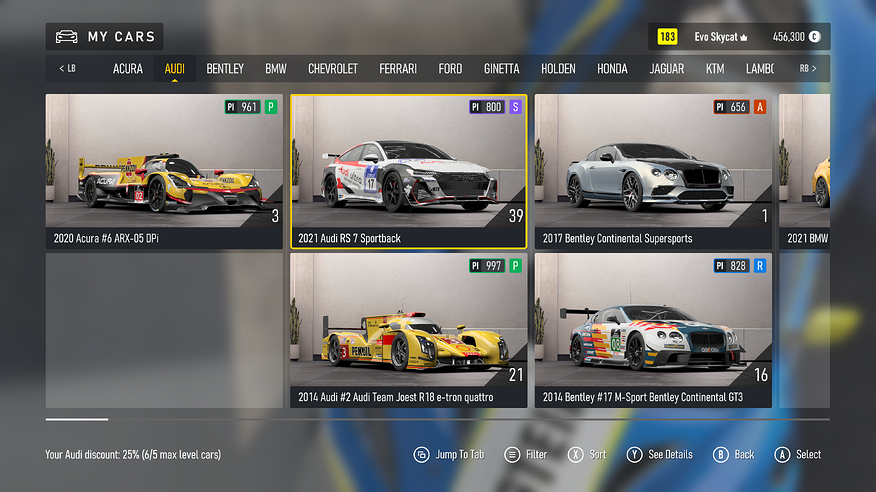Select the Audi manufacturer tab
The image size is (876, 492).
[x=175, y=69]
